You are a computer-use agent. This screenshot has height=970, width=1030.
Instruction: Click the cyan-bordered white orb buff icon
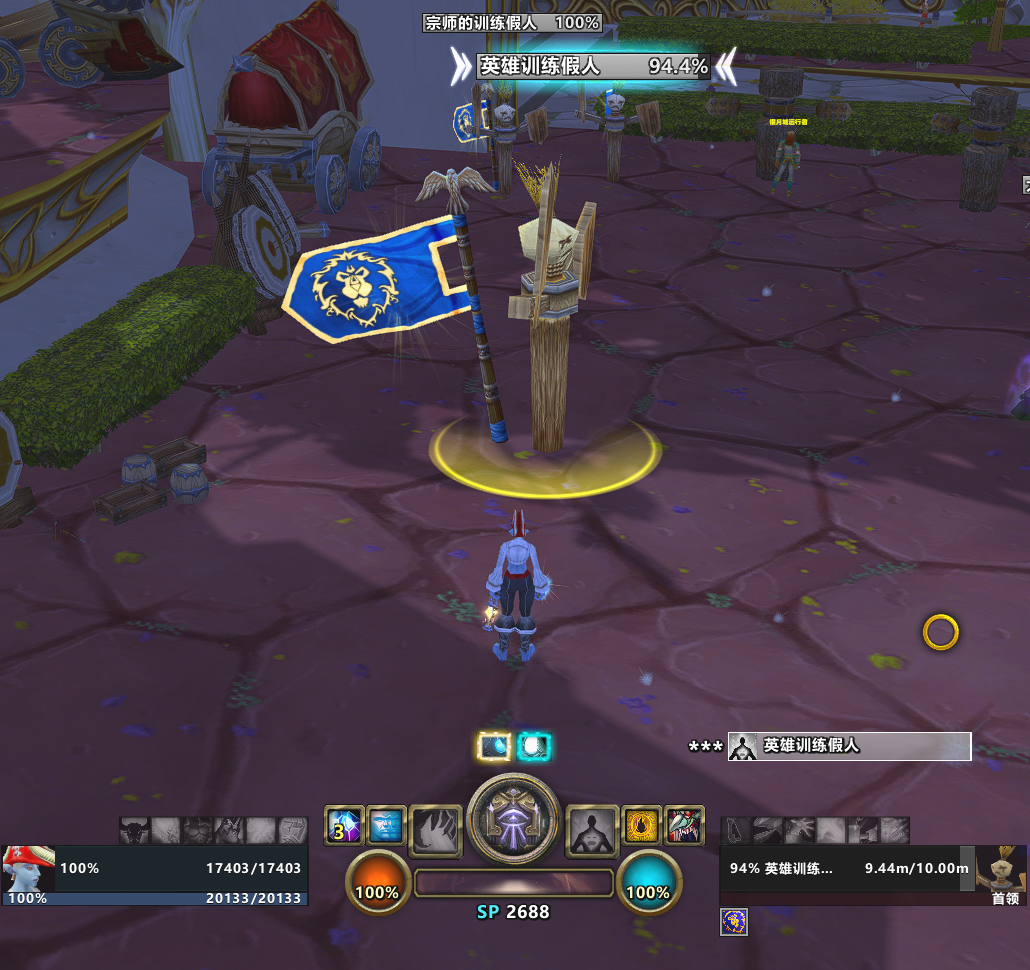[x=535, y=746]
